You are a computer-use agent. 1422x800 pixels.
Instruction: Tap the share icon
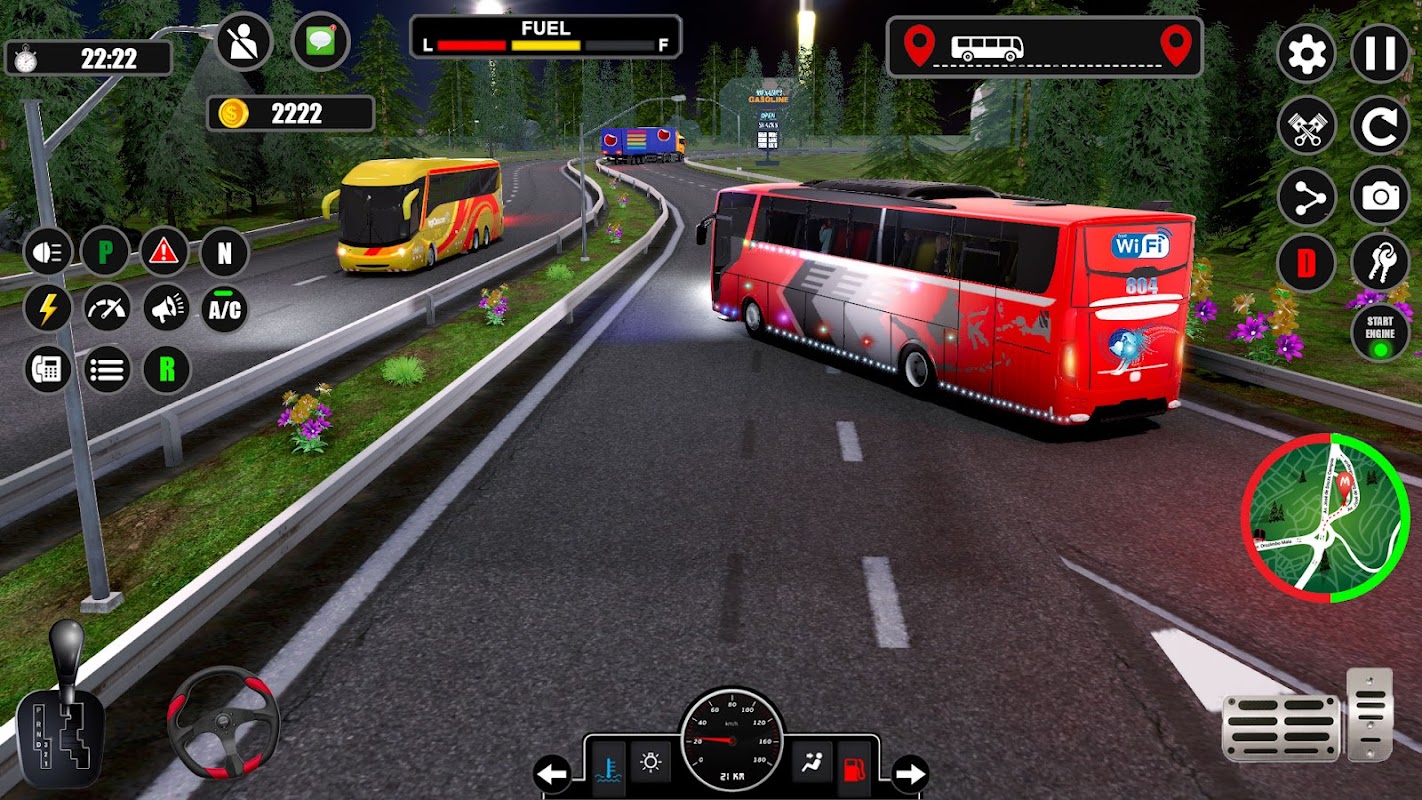point(1306,199)
